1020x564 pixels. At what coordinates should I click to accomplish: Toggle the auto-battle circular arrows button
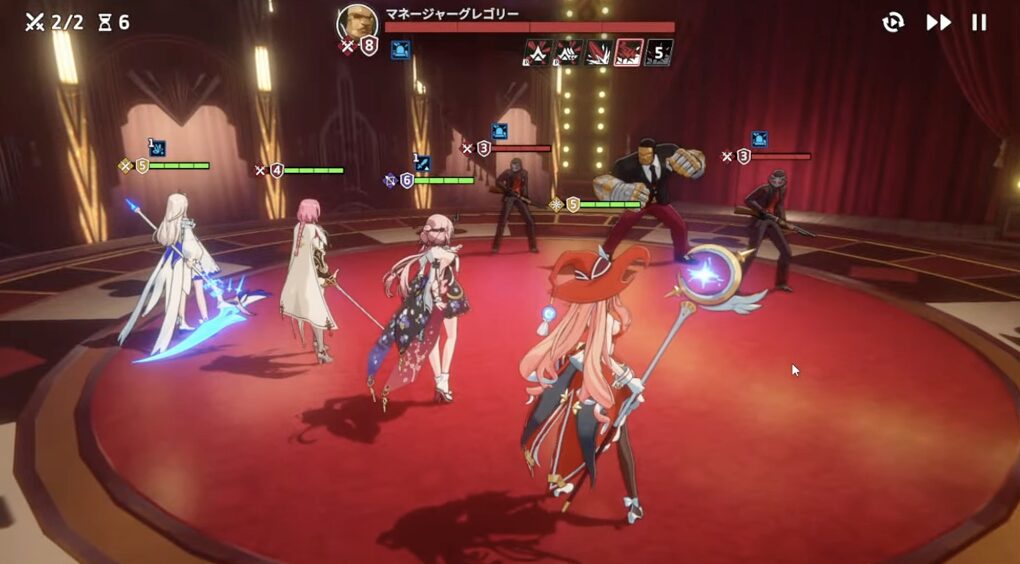(893, 22)
